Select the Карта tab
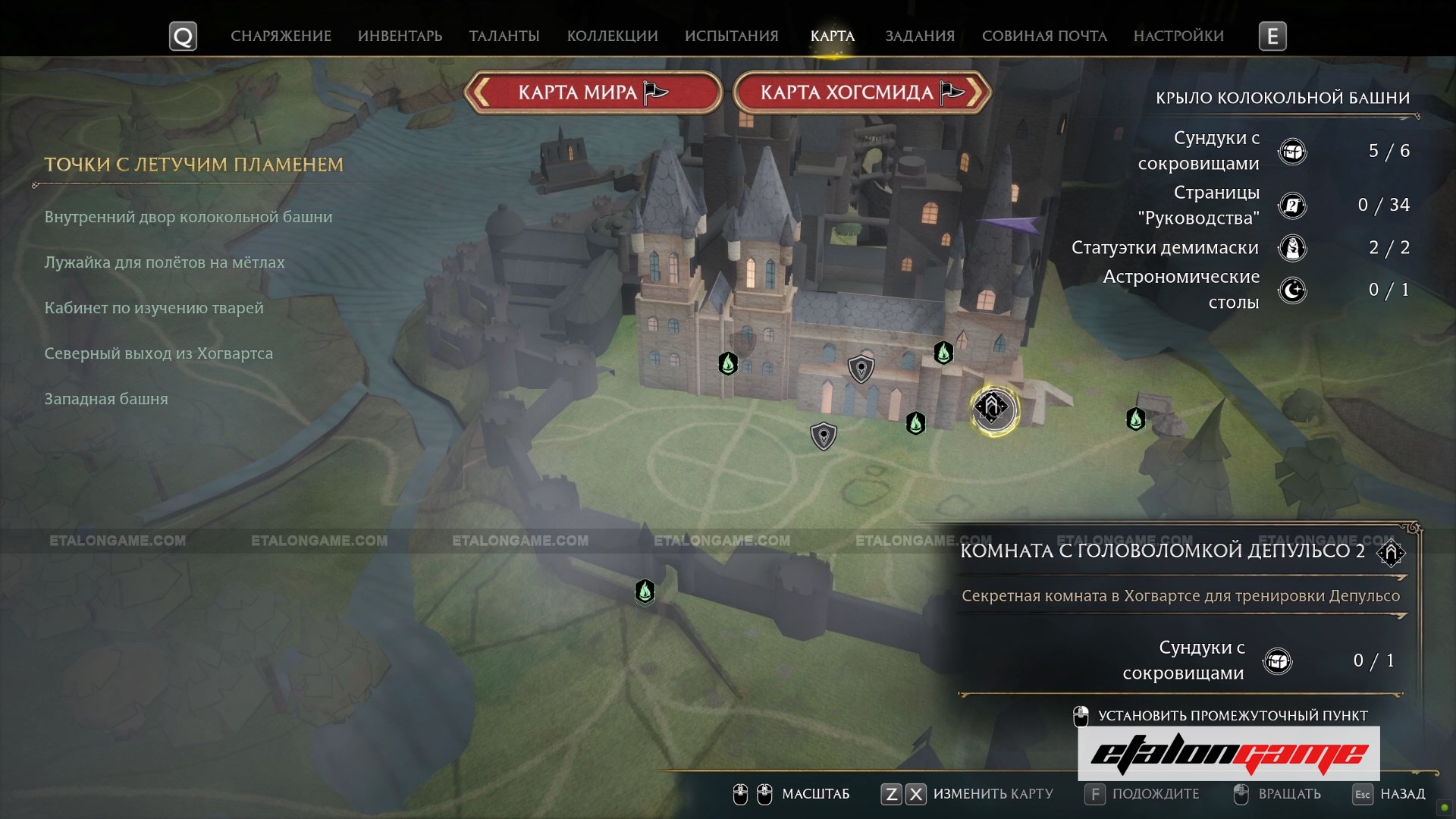The width and height of the screenshot is (1456, 819). point(832,36)
